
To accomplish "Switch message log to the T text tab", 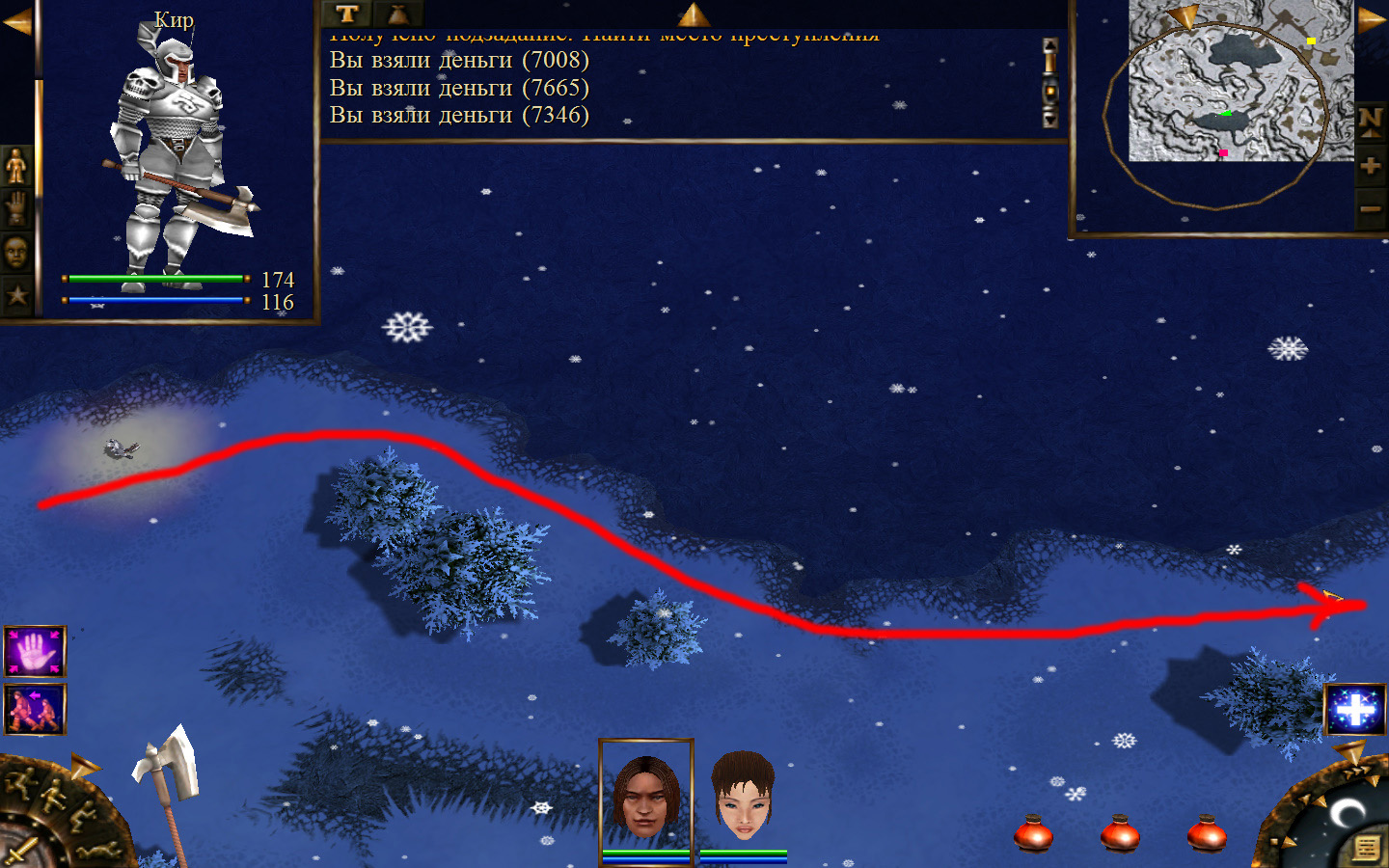I will coord(347,14).
